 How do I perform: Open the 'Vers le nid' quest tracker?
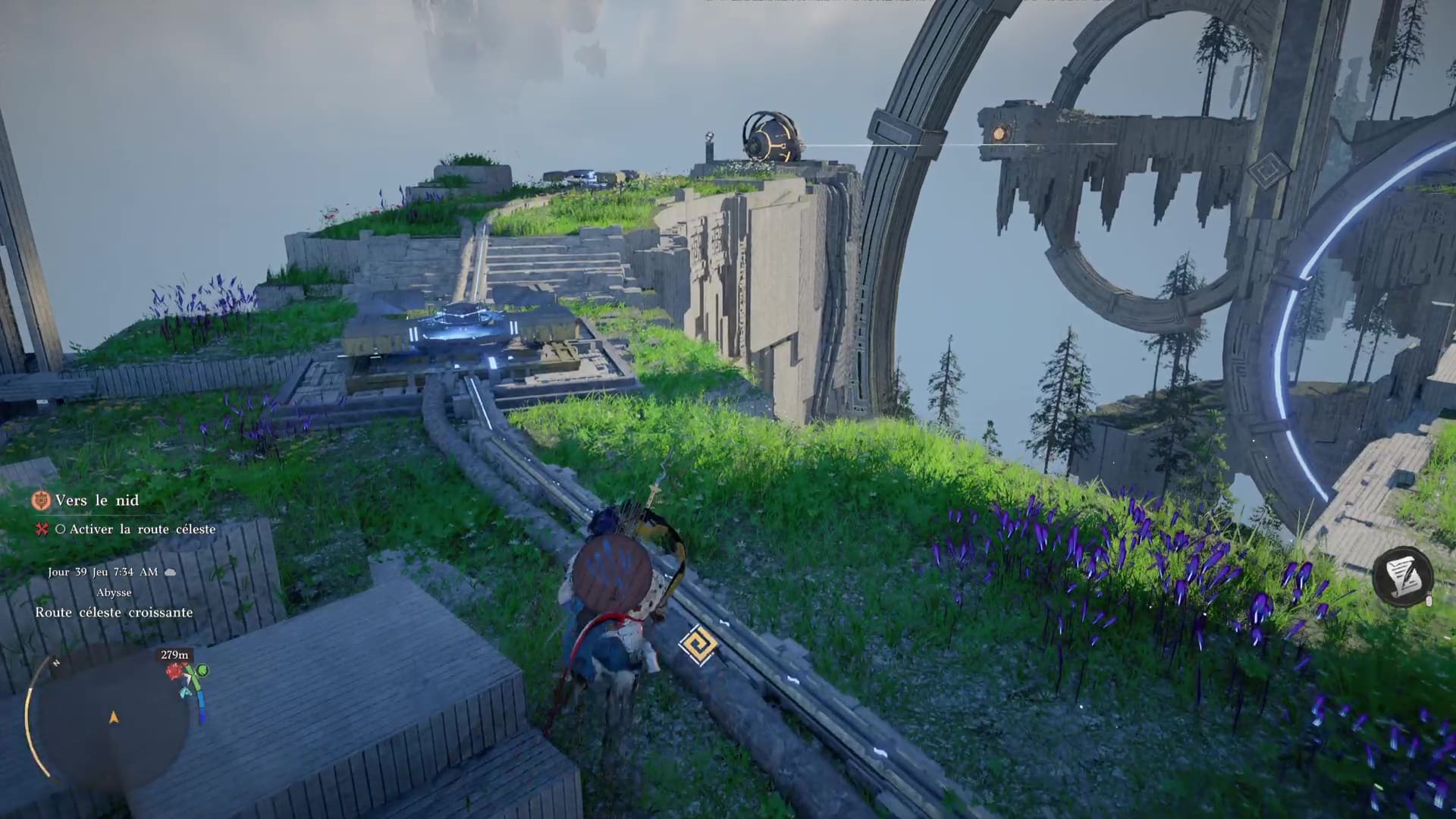tap(96, 500)
